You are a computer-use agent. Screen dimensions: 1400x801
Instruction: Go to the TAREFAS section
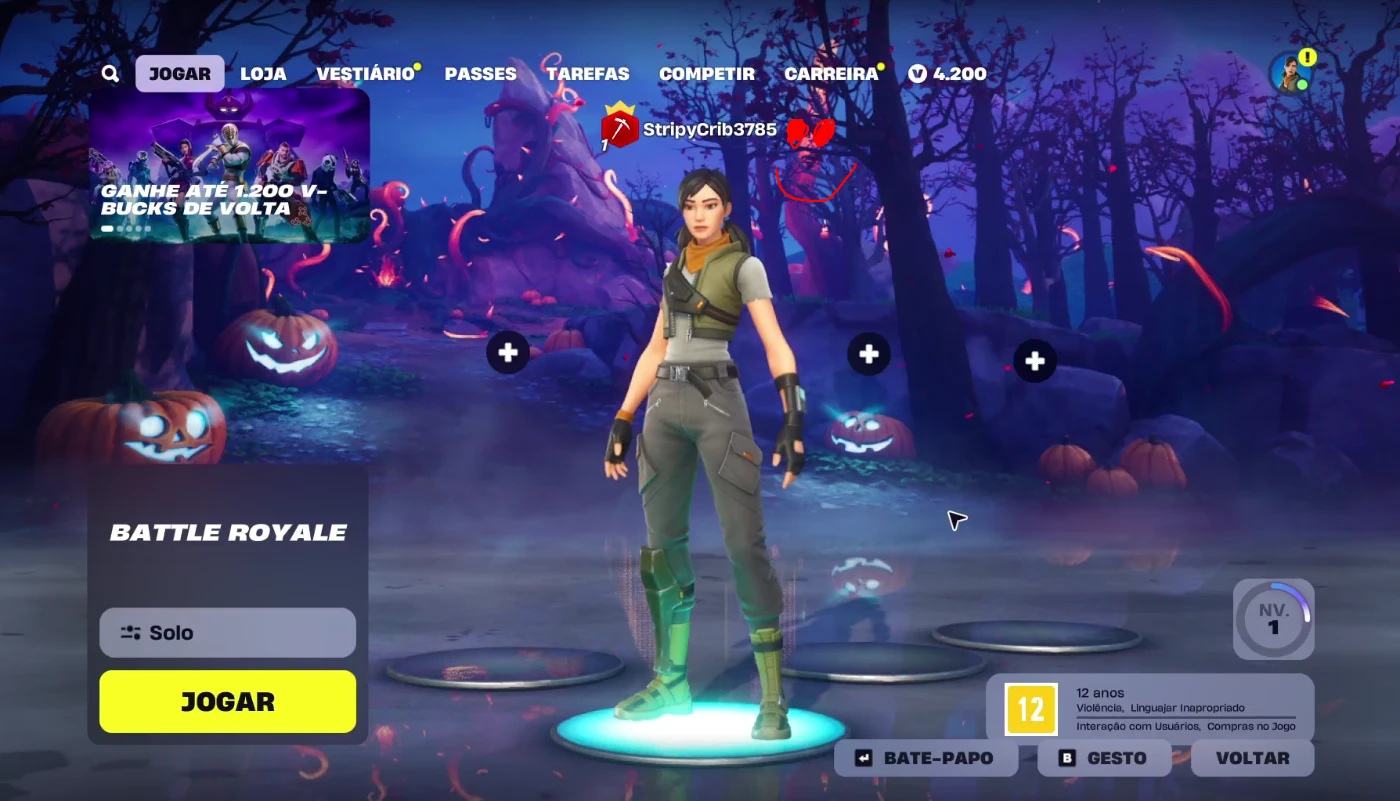[x=588, y=73]
